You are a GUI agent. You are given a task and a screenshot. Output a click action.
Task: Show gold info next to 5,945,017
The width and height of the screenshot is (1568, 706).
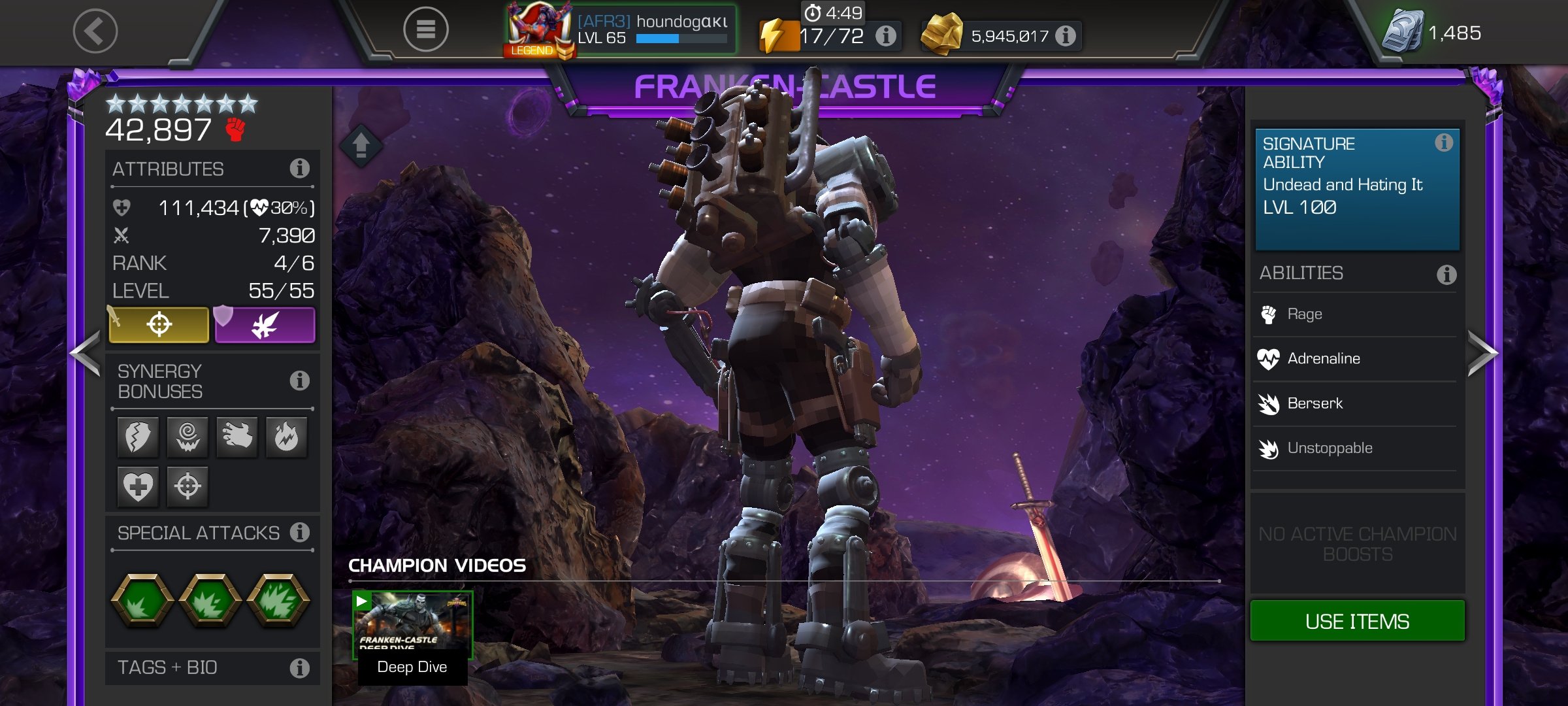(x=1065, y=36)
